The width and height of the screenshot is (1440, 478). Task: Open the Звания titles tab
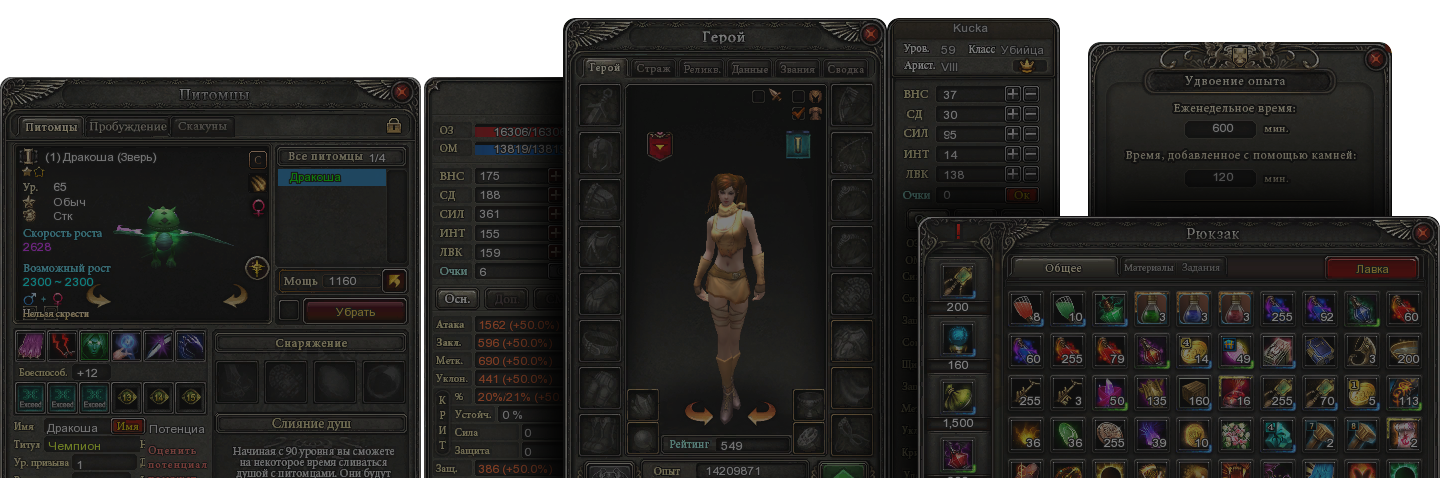(797, 69)
